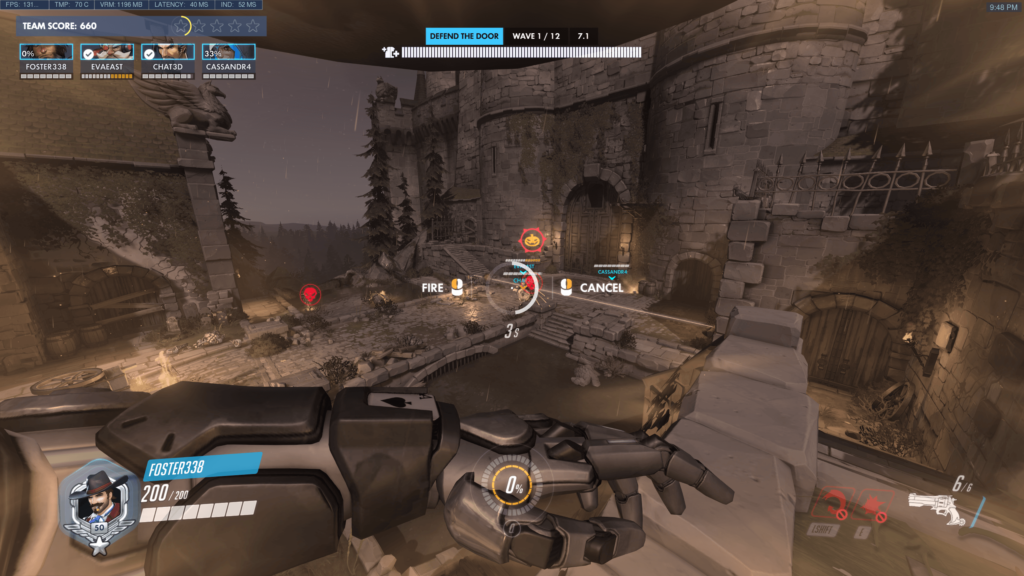Image resolution: width=1024 pixels, height=576 pixels.
Task: Click the revolver weapon icon
Action: [x=936, y=509]
